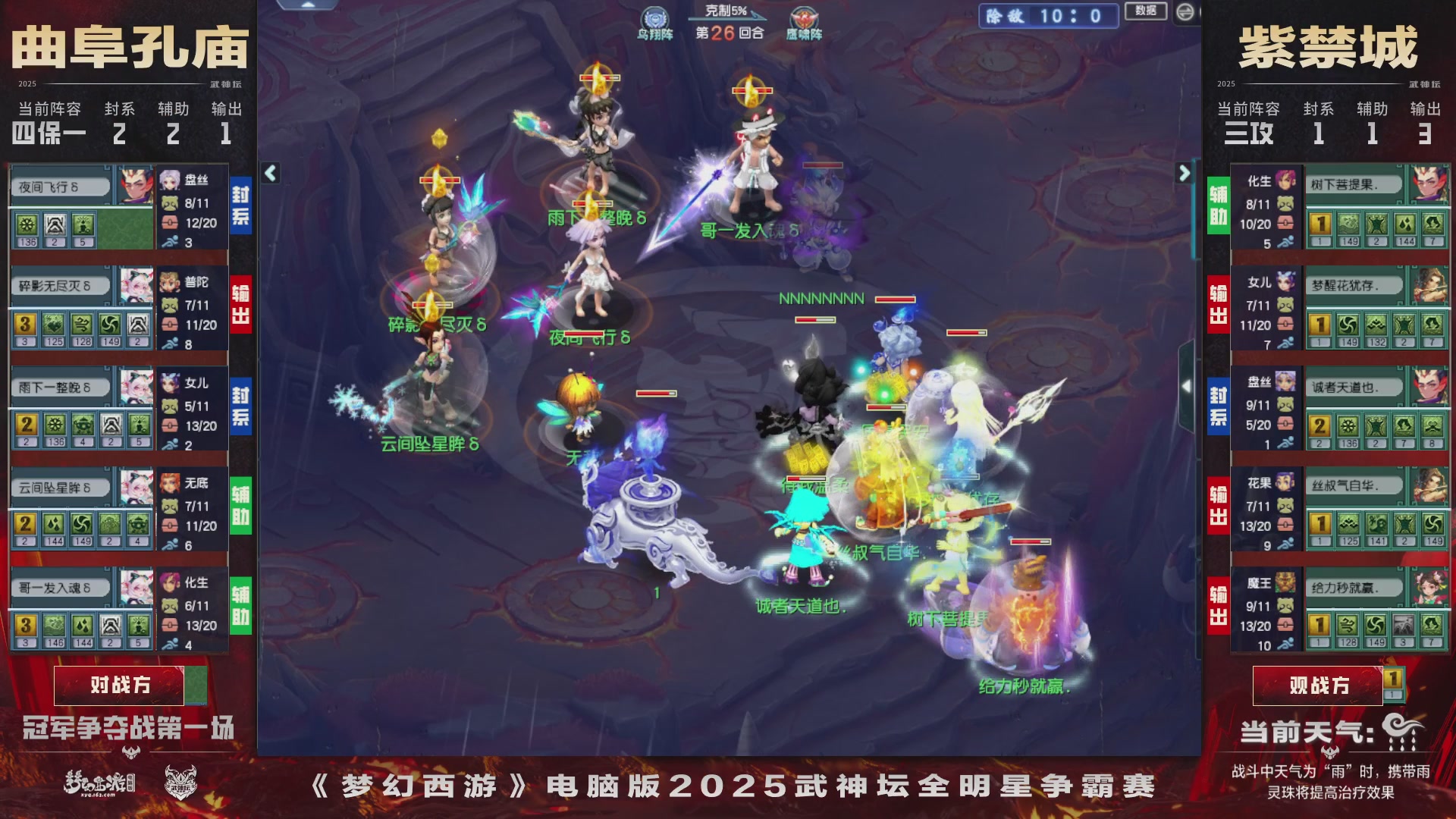This screenshot has height=819, width=1456.
Task: Click the speed icon next to 盘丝's value 3
Action: tap(171, 240)
